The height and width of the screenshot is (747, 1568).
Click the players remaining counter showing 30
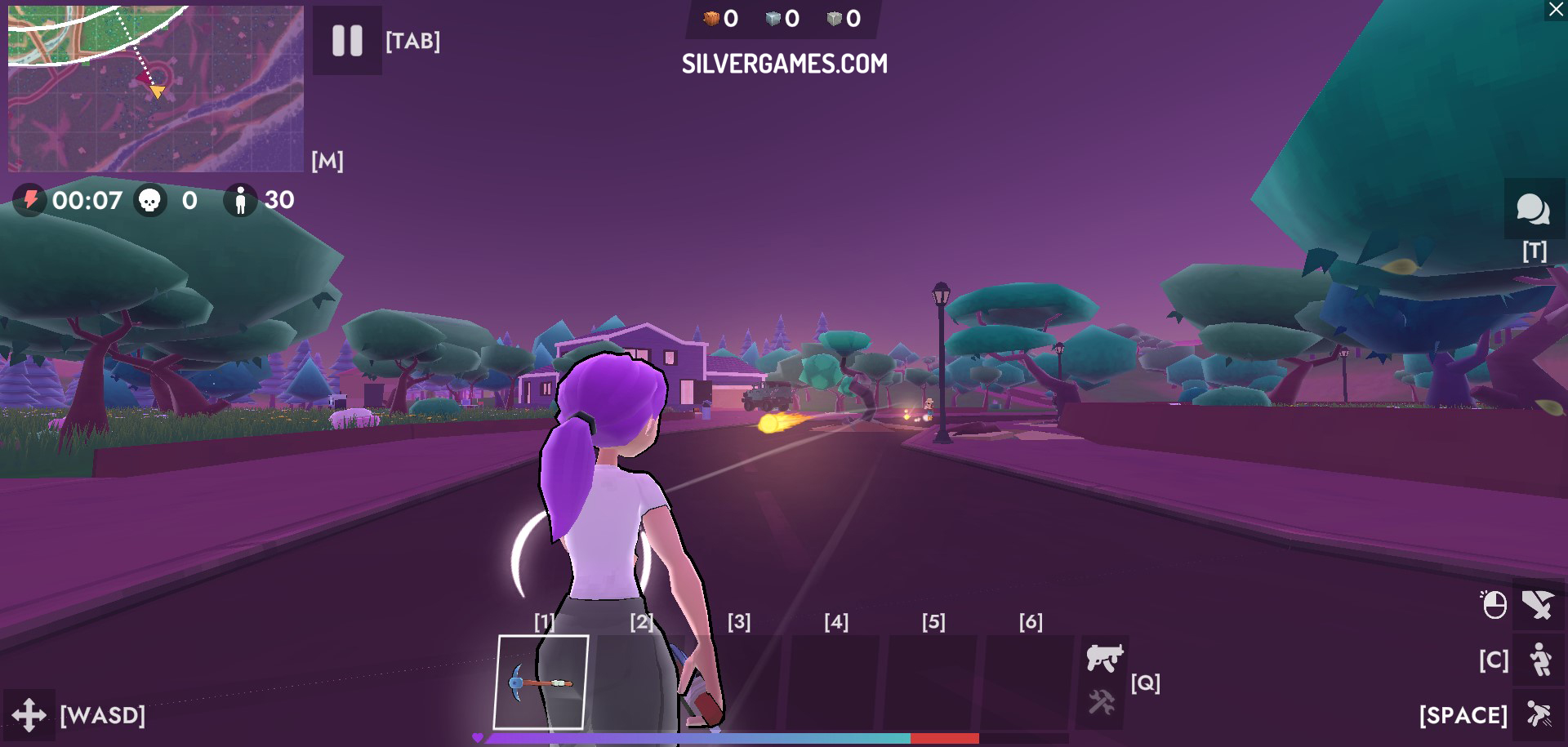(x=261, y=200)
